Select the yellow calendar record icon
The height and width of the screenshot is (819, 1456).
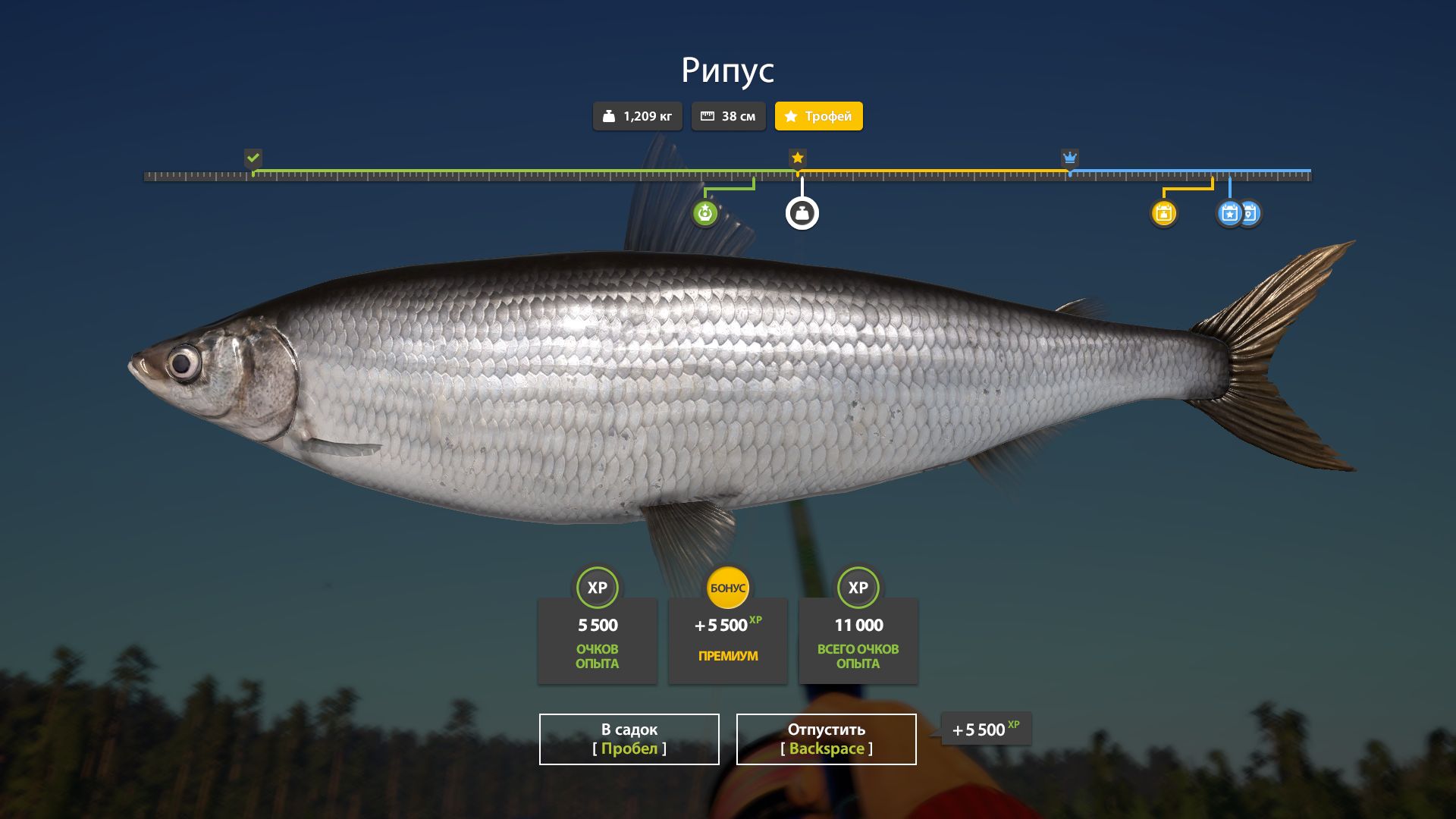click(x=1163, y=213)
